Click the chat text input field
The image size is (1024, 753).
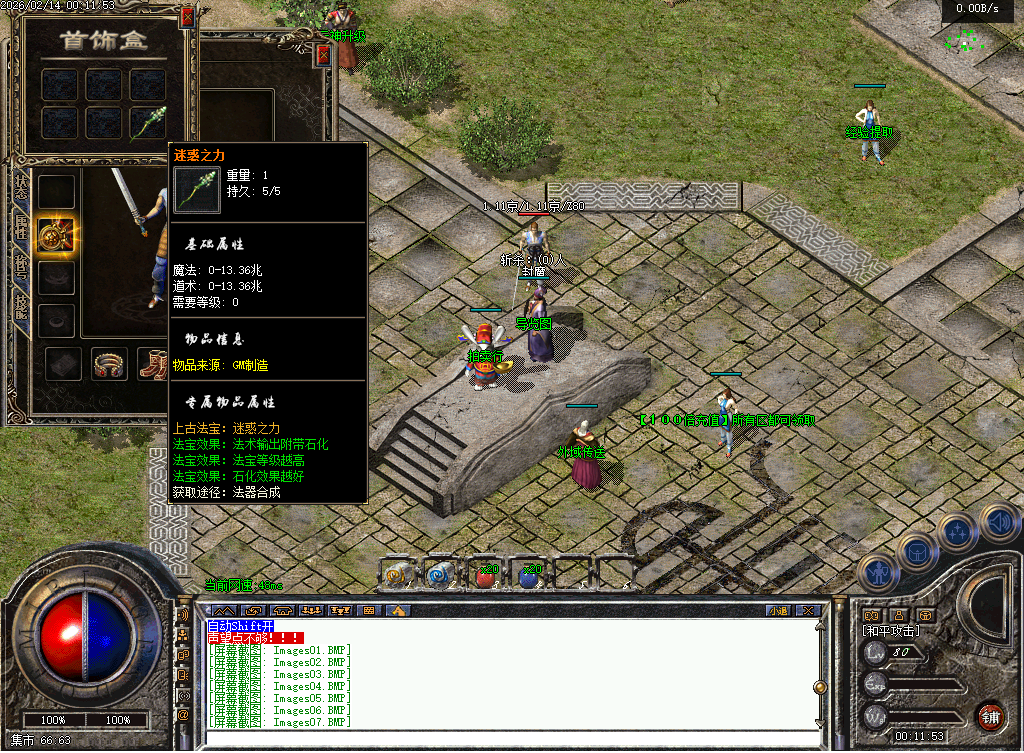tap(500, 738)
